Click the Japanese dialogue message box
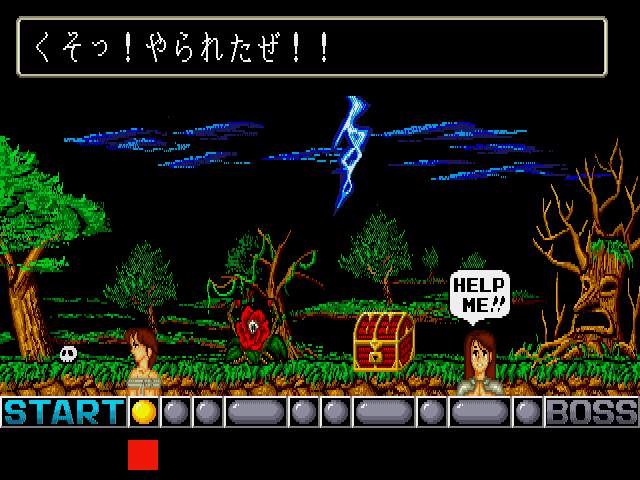Screen dimensions: 640x480 tap(312, 47)
